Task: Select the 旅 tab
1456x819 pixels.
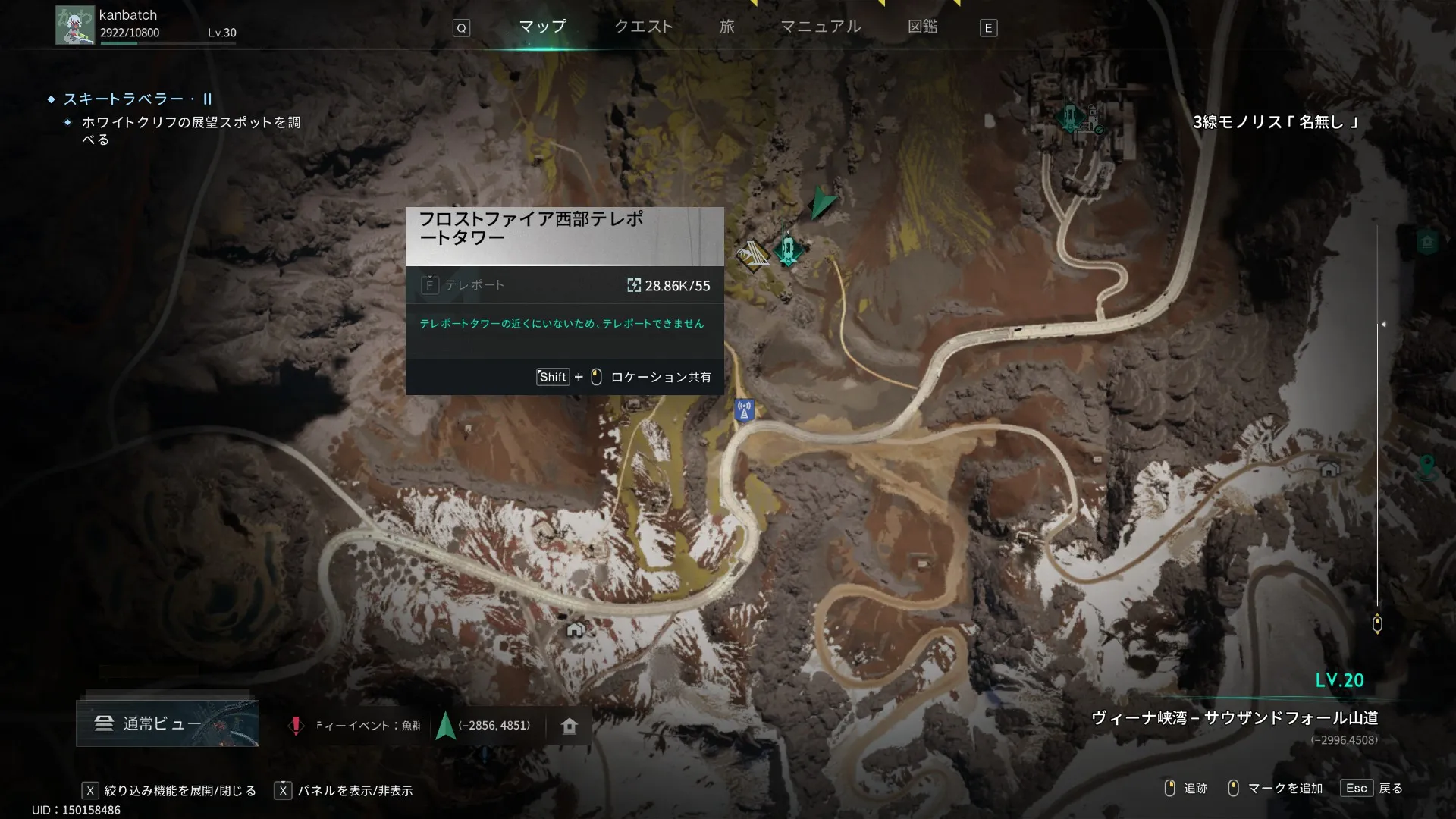Action: 726,27
